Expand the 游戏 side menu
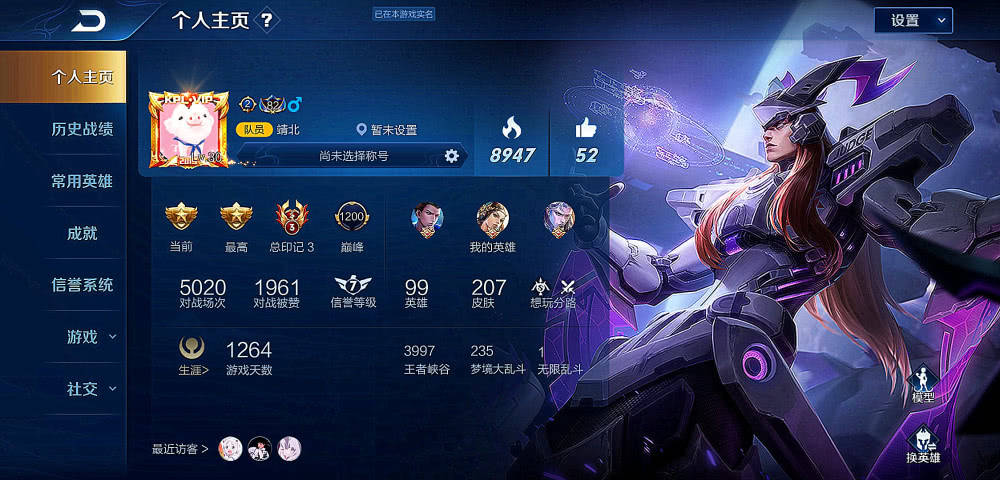This screenshot has height=480, width=1000. click(x=90, y=337)
